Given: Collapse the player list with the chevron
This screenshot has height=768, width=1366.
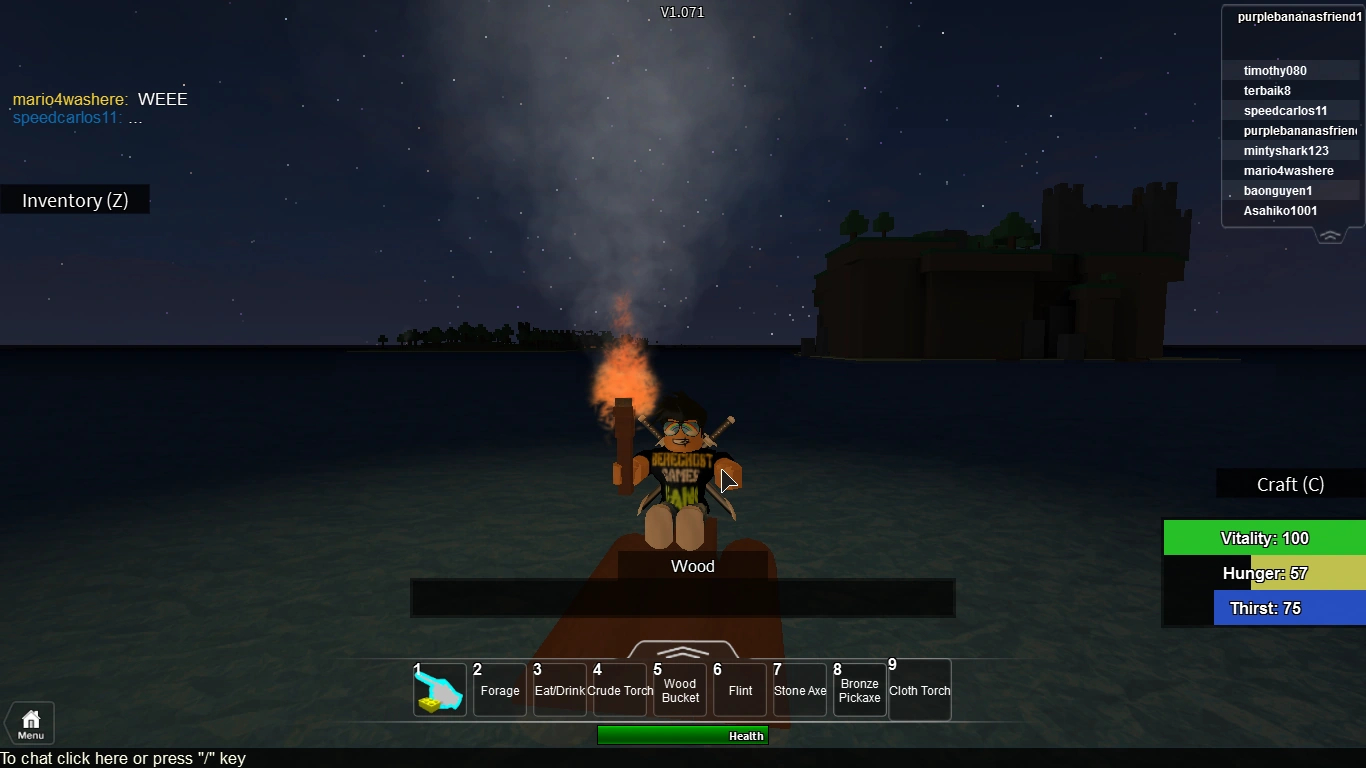Looking at the screenshot, I should pos(1330,235).
